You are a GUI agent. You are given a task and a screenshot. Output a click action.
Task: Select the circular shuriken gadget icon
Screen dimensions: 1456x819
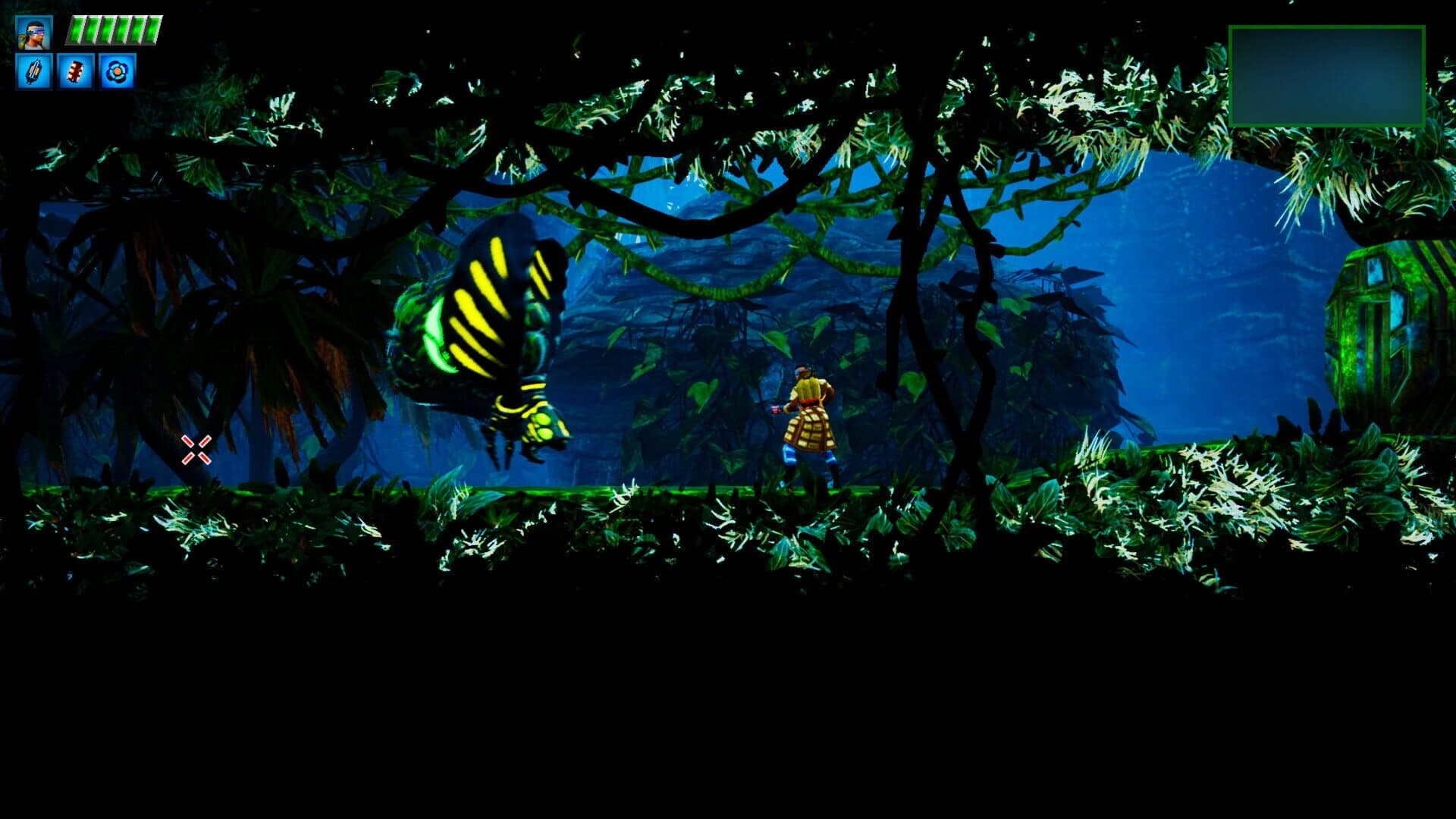pyautogui.click(x=115, y=73)
